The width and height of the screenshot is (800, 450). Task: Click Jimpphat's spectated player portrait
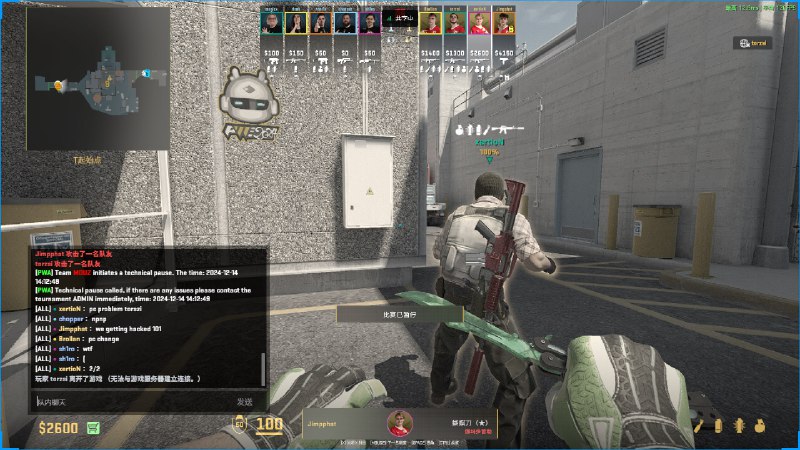tap(400, 425)
